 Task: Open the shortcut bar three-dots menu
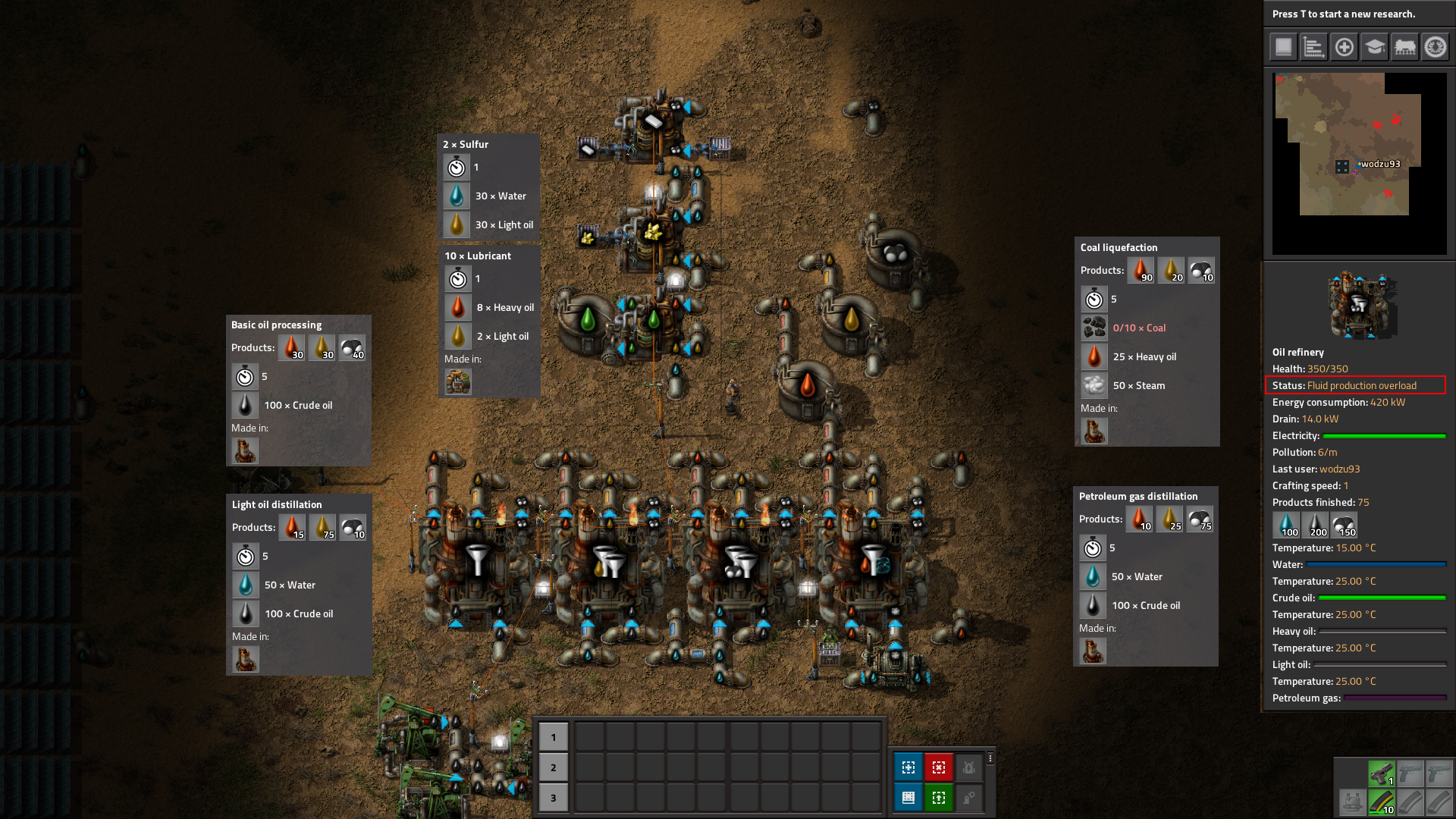(x=990, y=758)
